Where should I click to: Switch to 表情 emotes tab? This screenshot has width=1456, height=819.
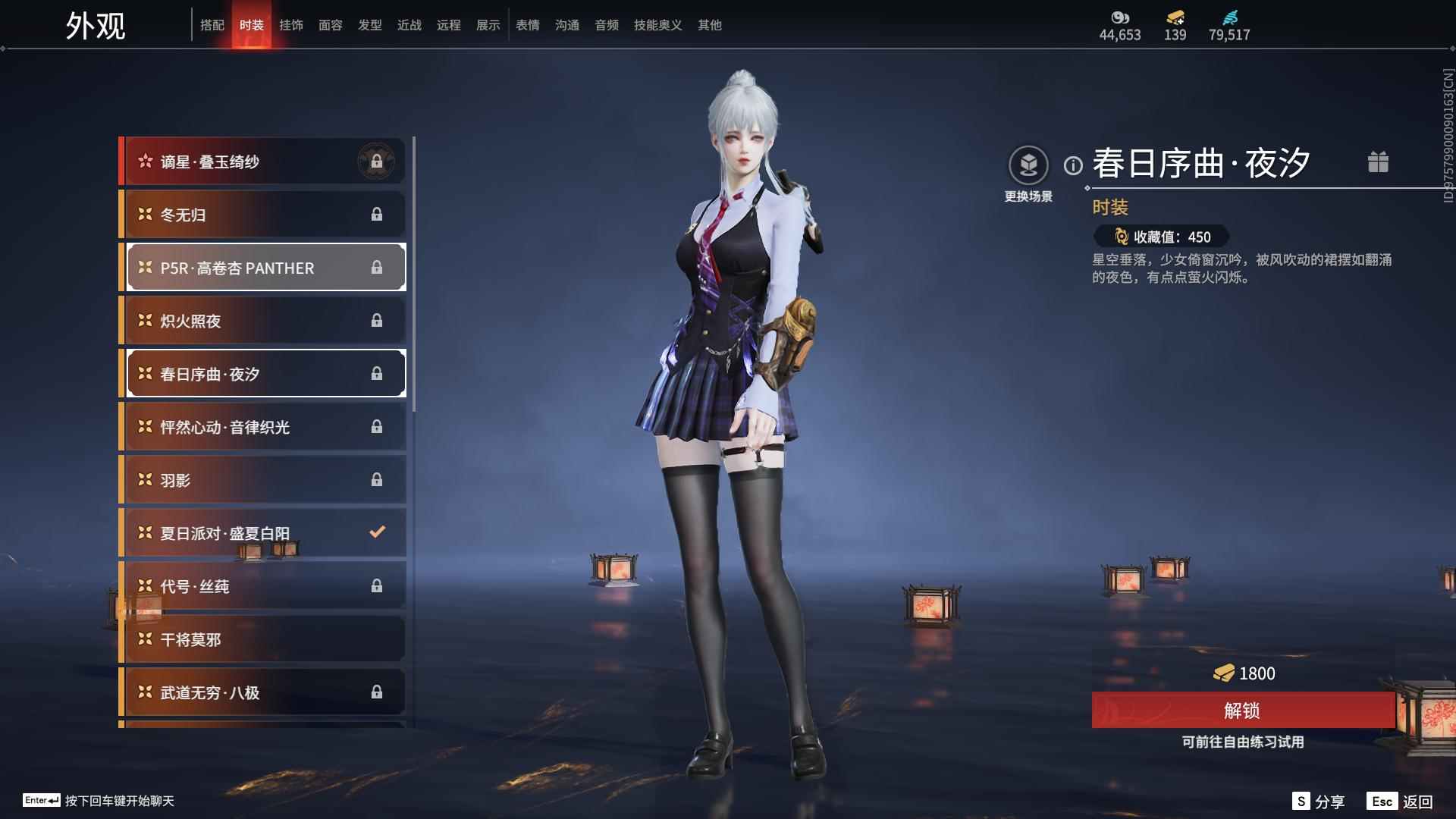[x=528, y=25]
